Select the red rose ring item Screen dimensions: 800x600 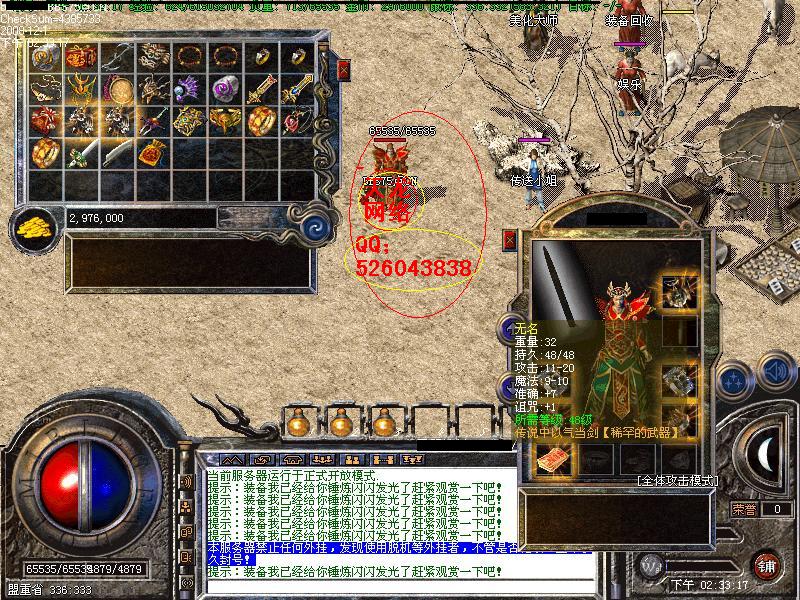click(297, 120)
